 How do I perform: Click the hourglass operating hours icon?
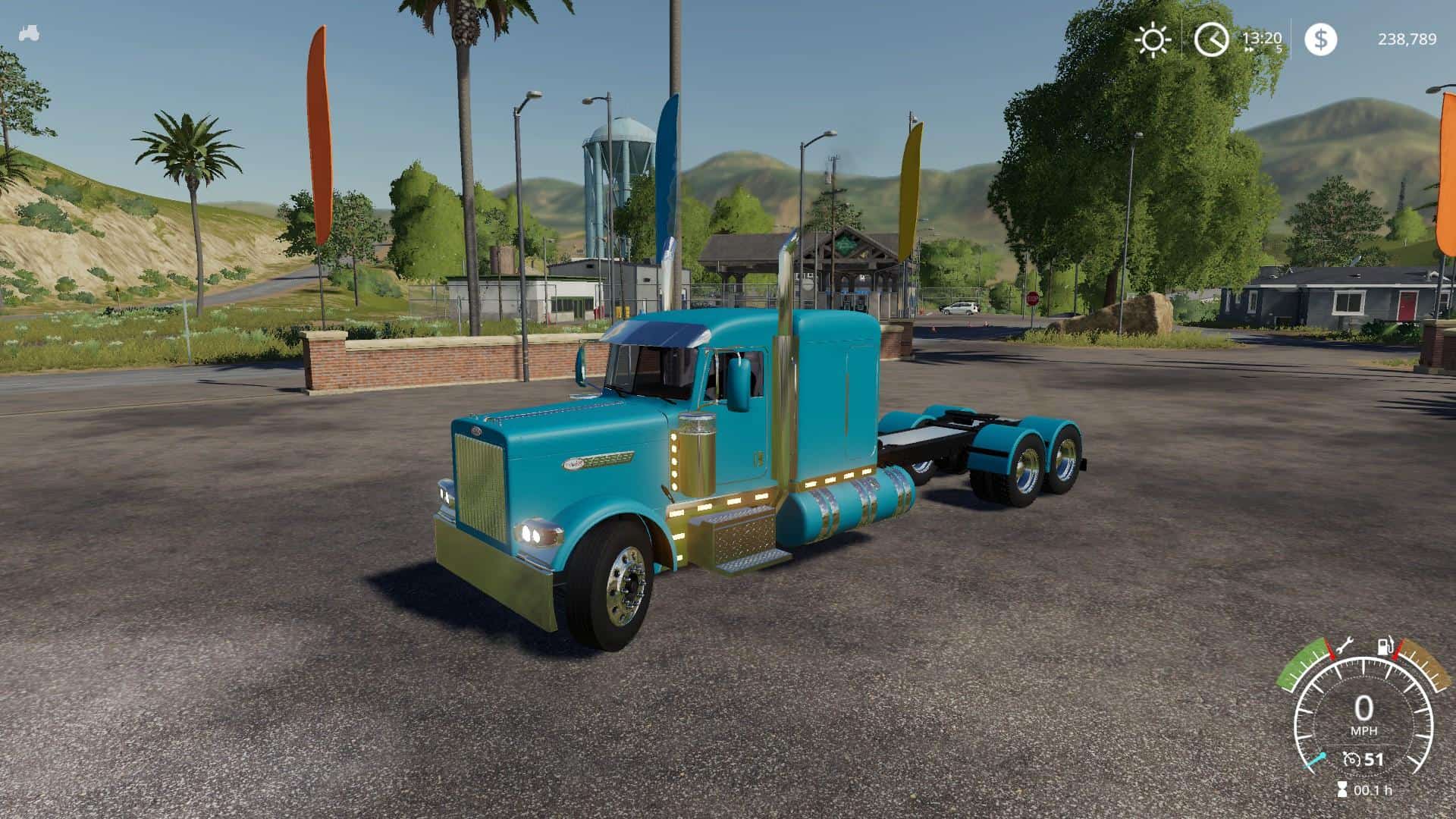click(x=1341, y=789)
